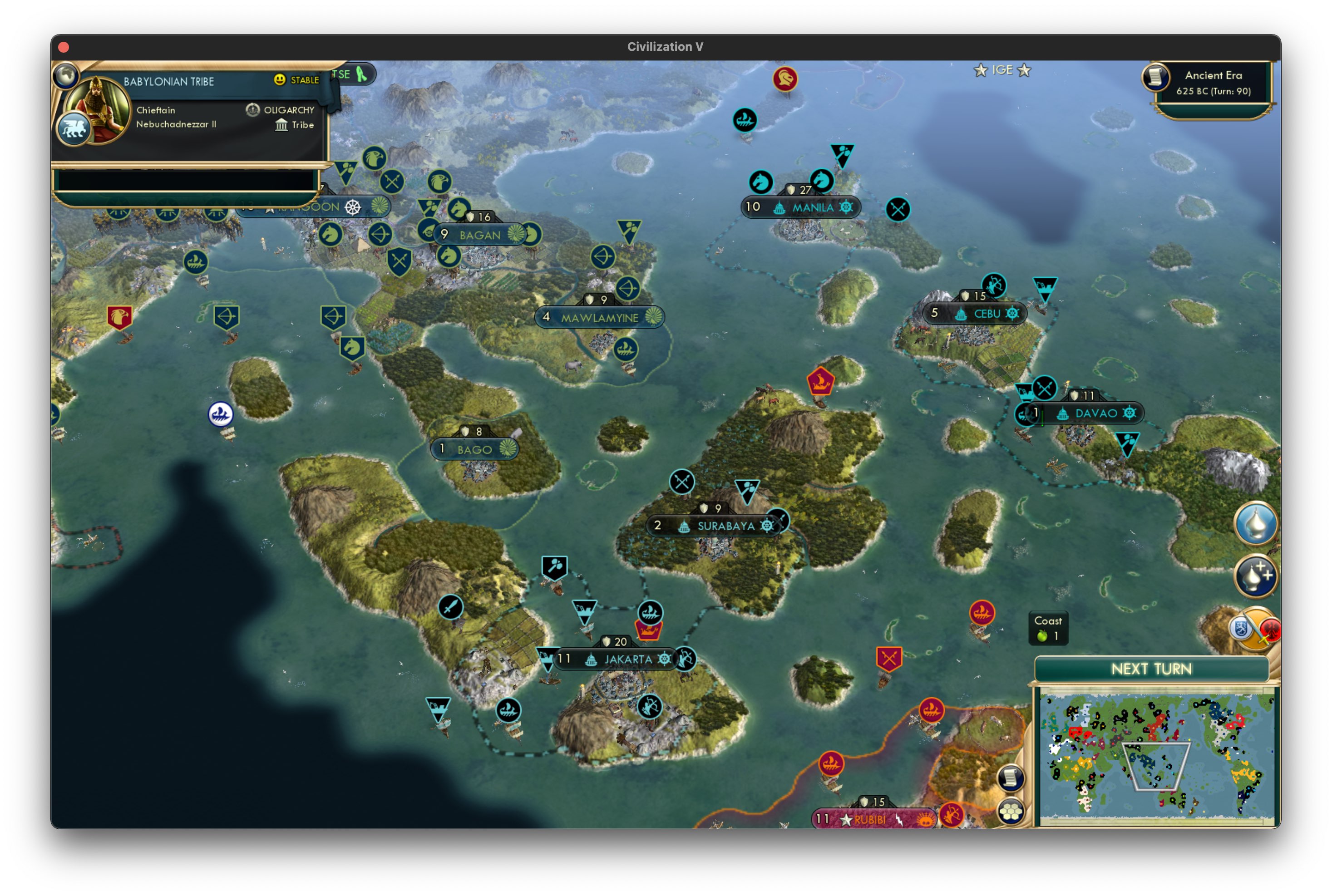Click the Oligarchy government icon

[252, 110]
